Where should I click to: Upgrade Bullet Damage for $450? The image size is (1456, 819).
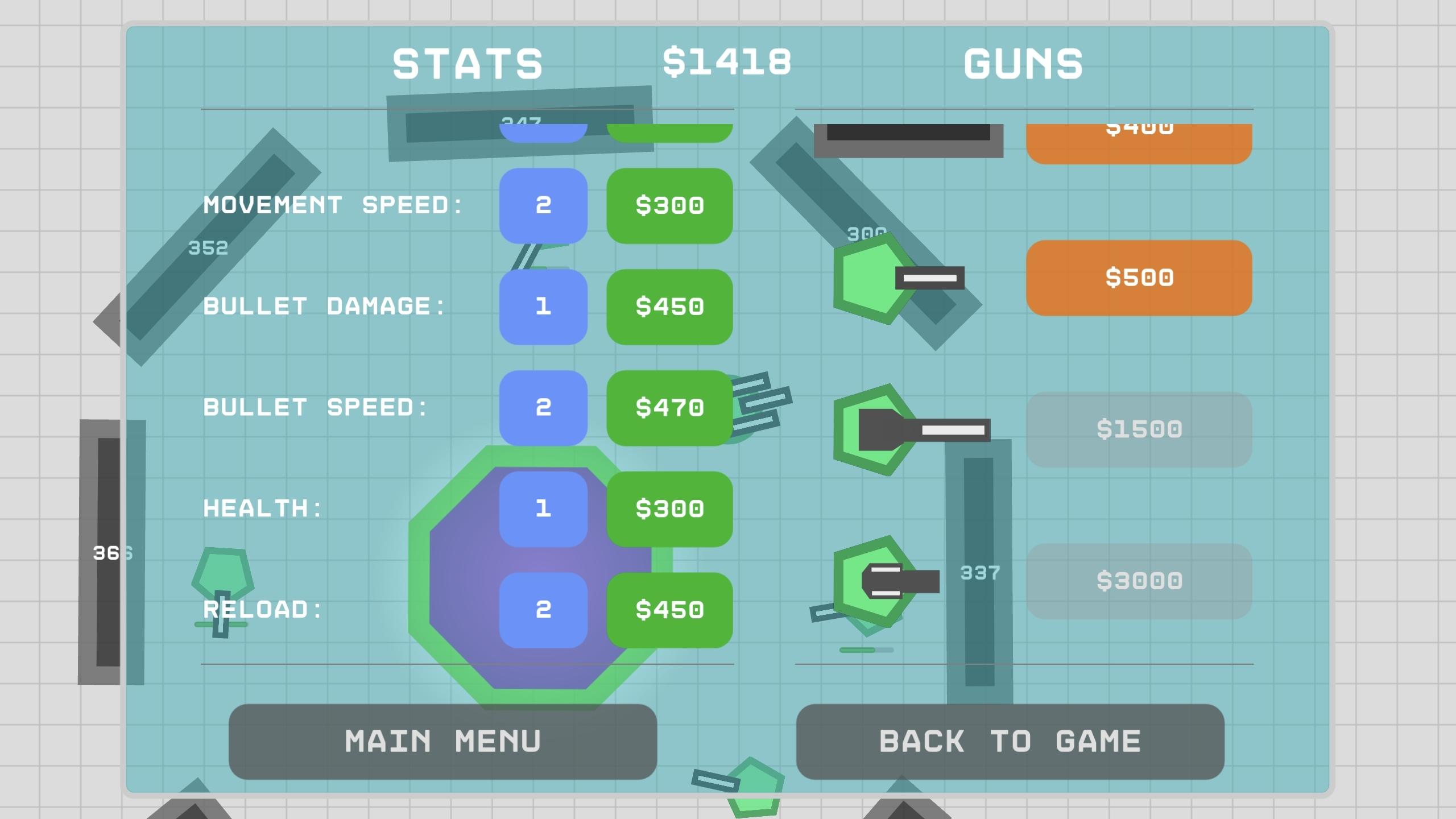(669, 307)
